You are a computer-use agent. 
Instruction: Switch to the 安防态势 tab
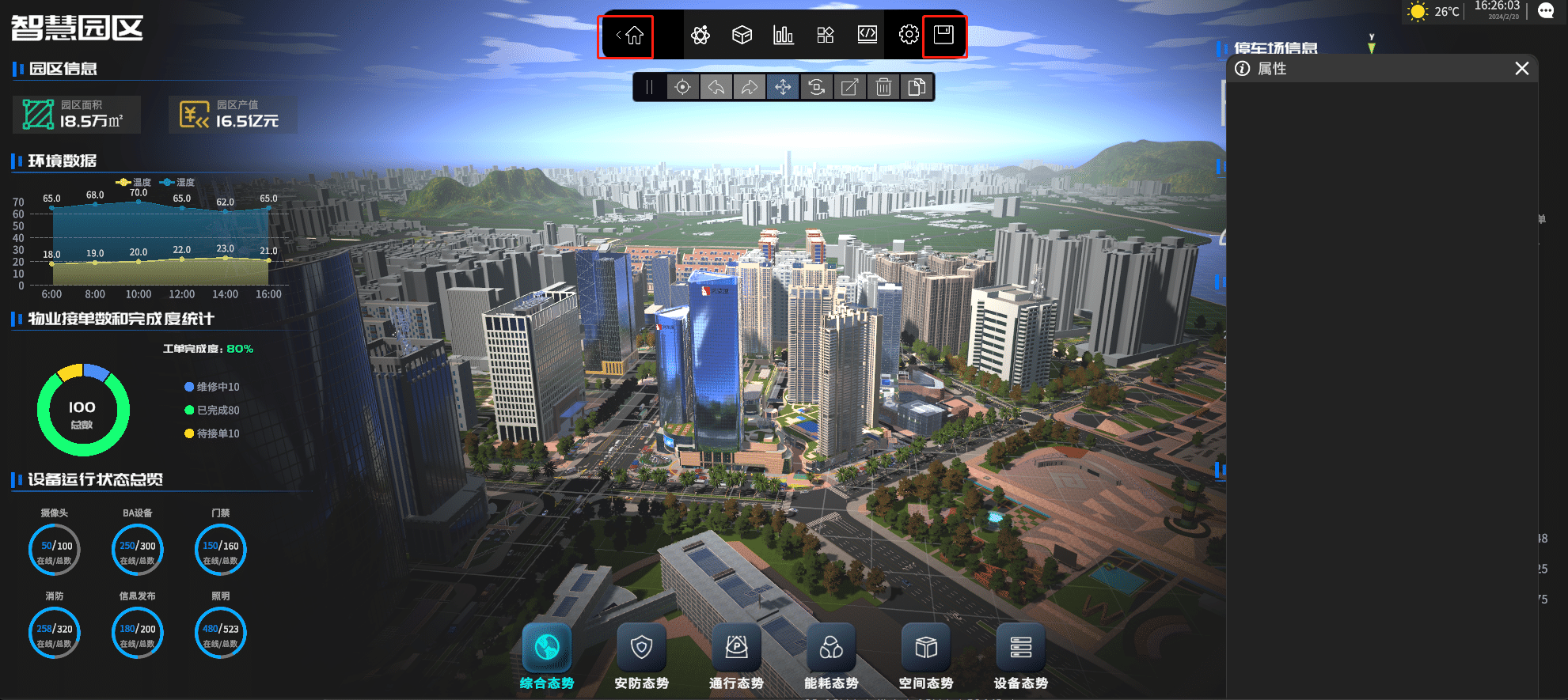click(641, 656)
